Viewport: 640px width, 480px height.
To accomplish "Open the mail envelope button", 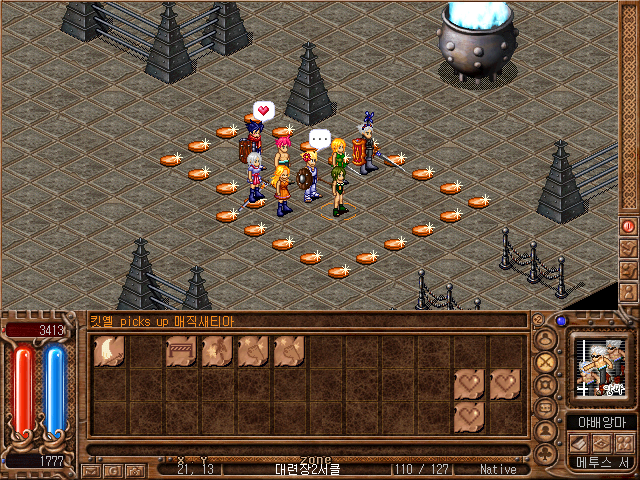I will [91, 469].
